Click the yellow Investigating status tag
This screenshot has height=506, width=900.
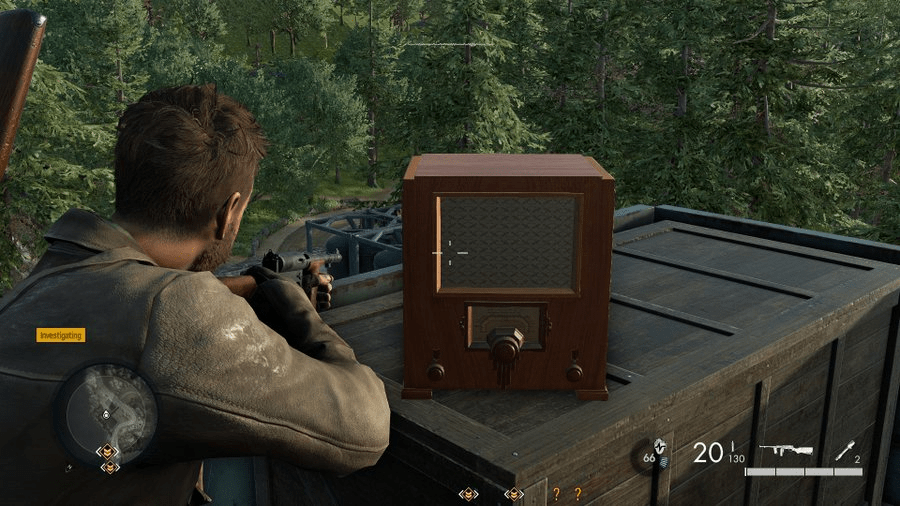[61, 335]
